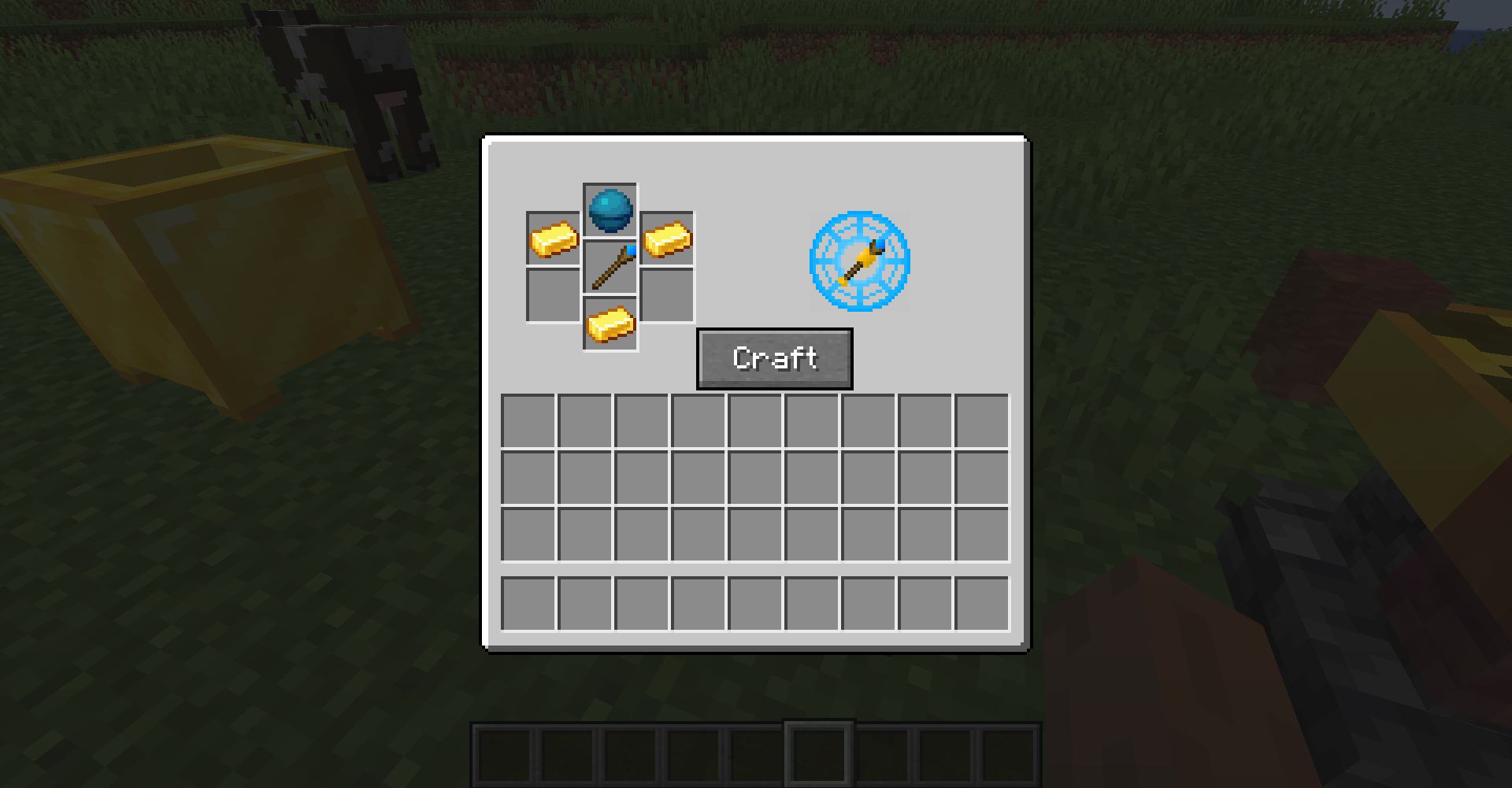The width and height of the screenshot is (1512, 788).
Task: Select the middle slot of the second inventory row
Action: (x=754, y=476)
